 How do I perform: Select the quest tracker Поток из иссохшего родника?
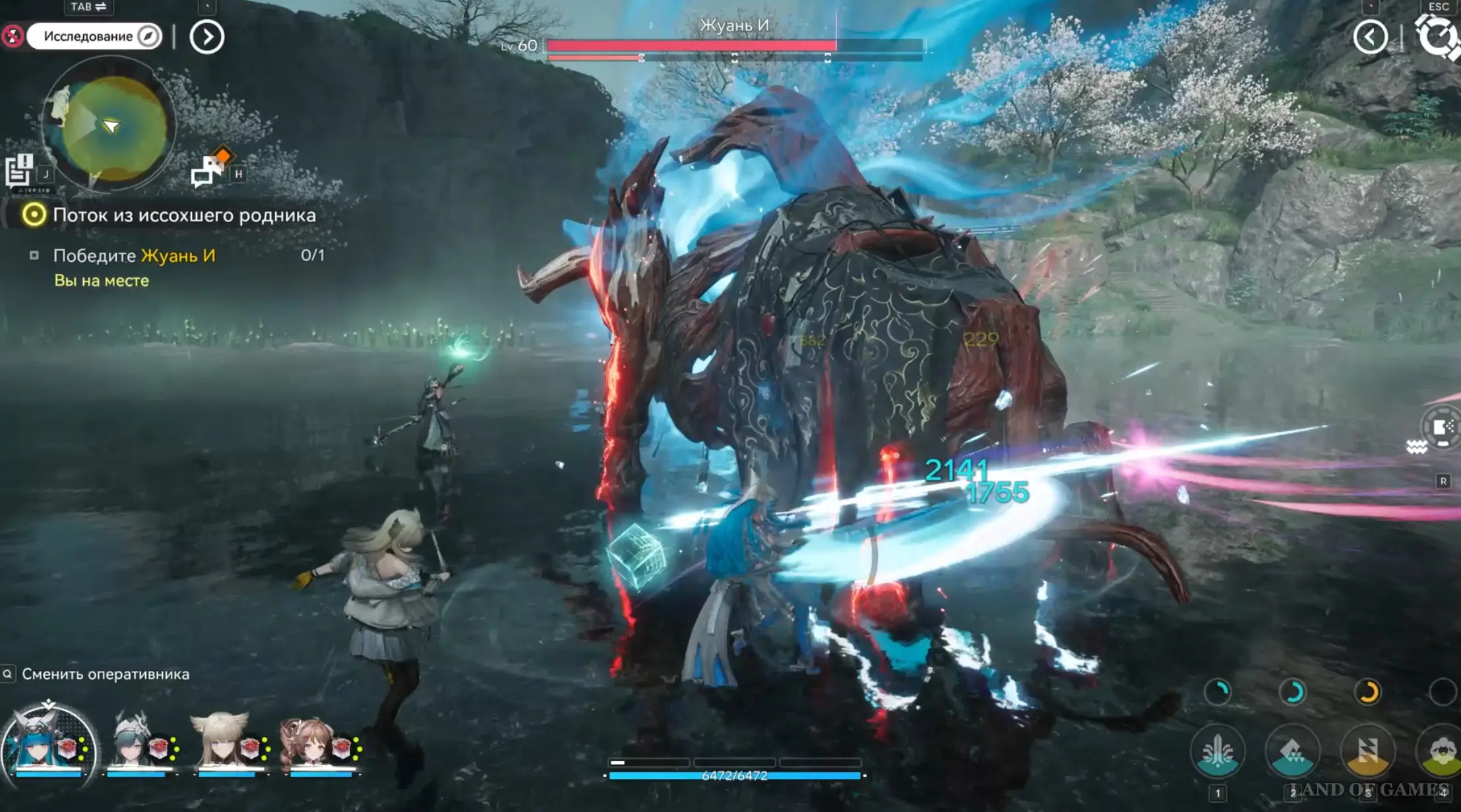(183, 215)
